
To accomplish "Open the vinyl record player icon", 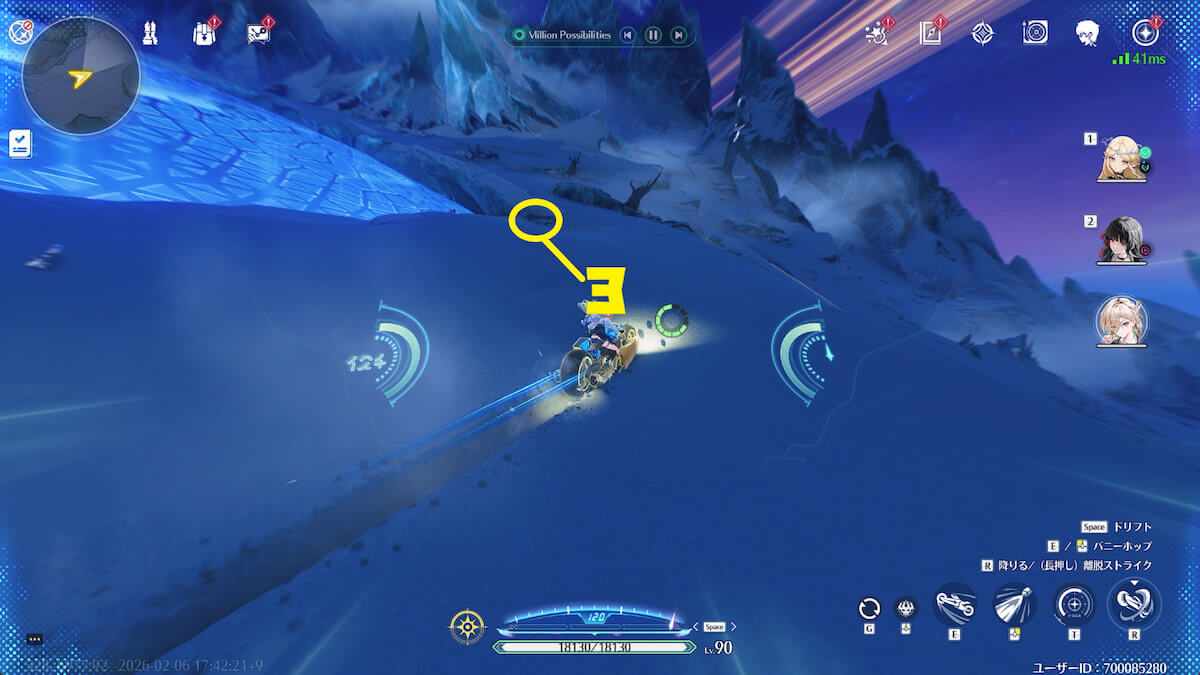I will click(1035, 33).
